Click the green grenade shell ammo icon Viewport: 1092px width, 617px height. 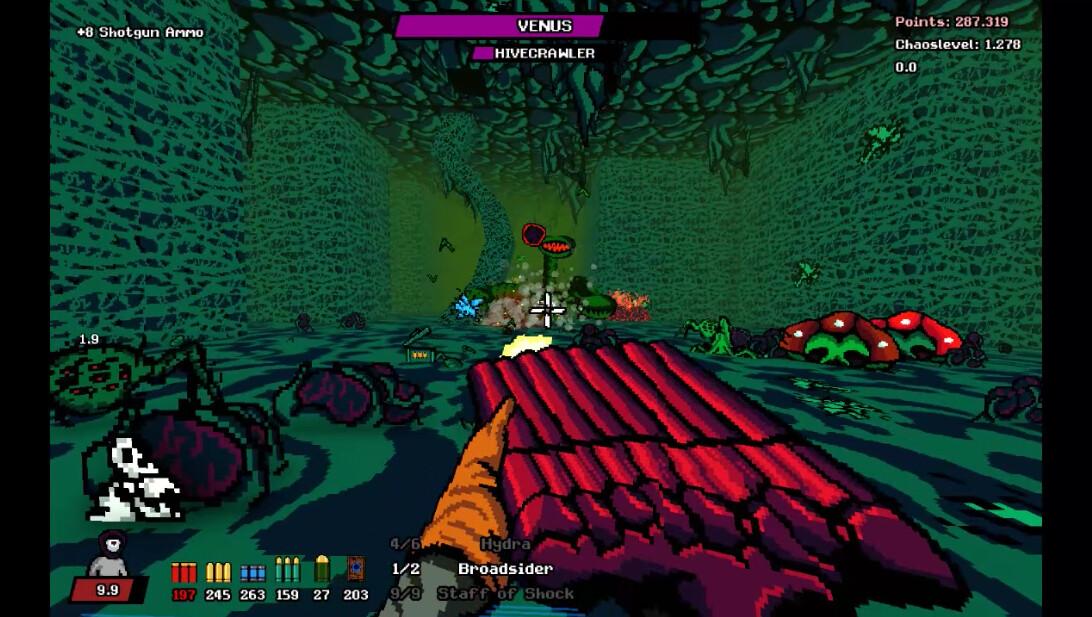click(x=322, y=570)
